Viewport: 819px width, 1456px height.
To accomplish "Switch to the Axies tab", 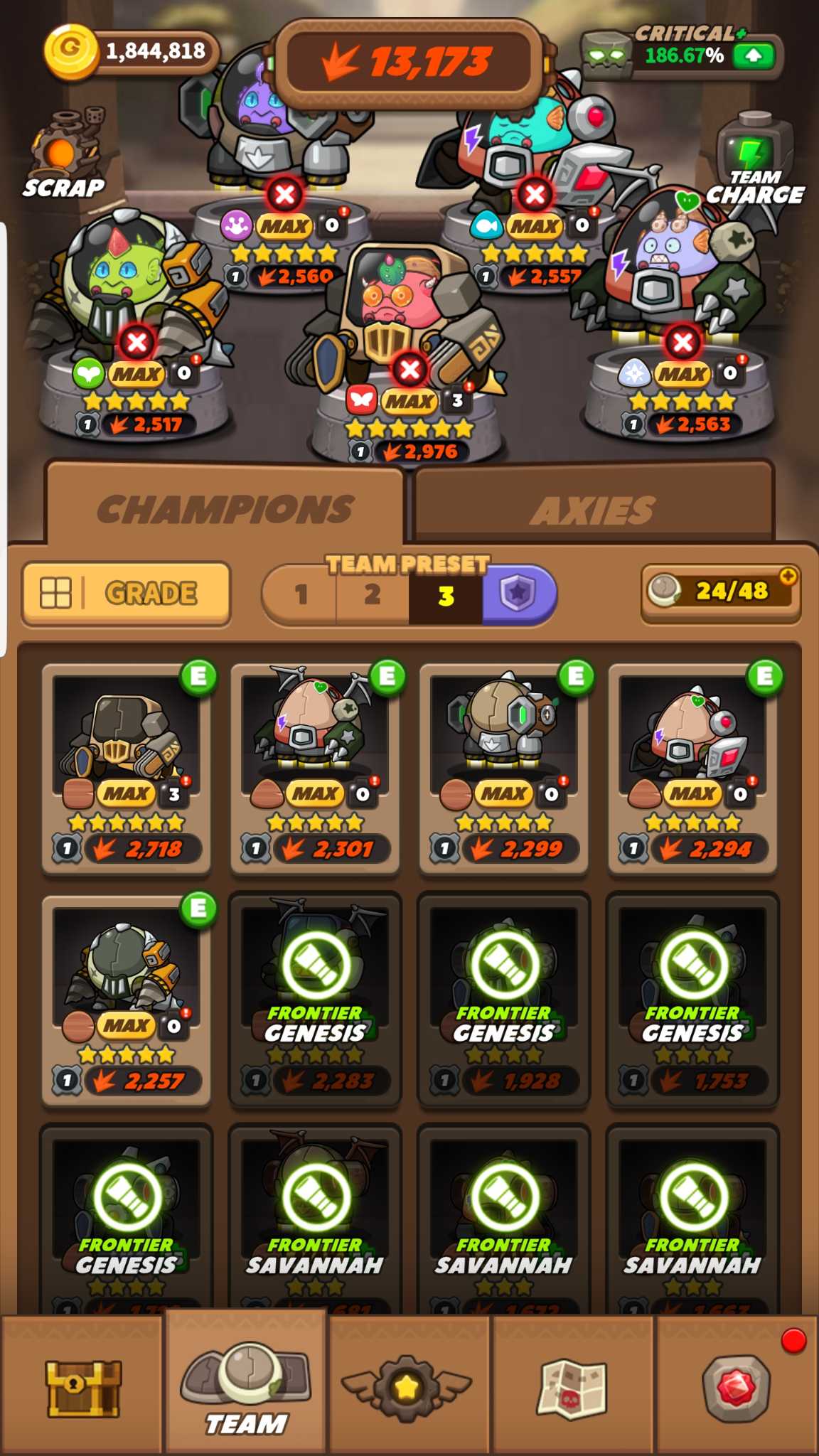I will click(x=594, y=509).
